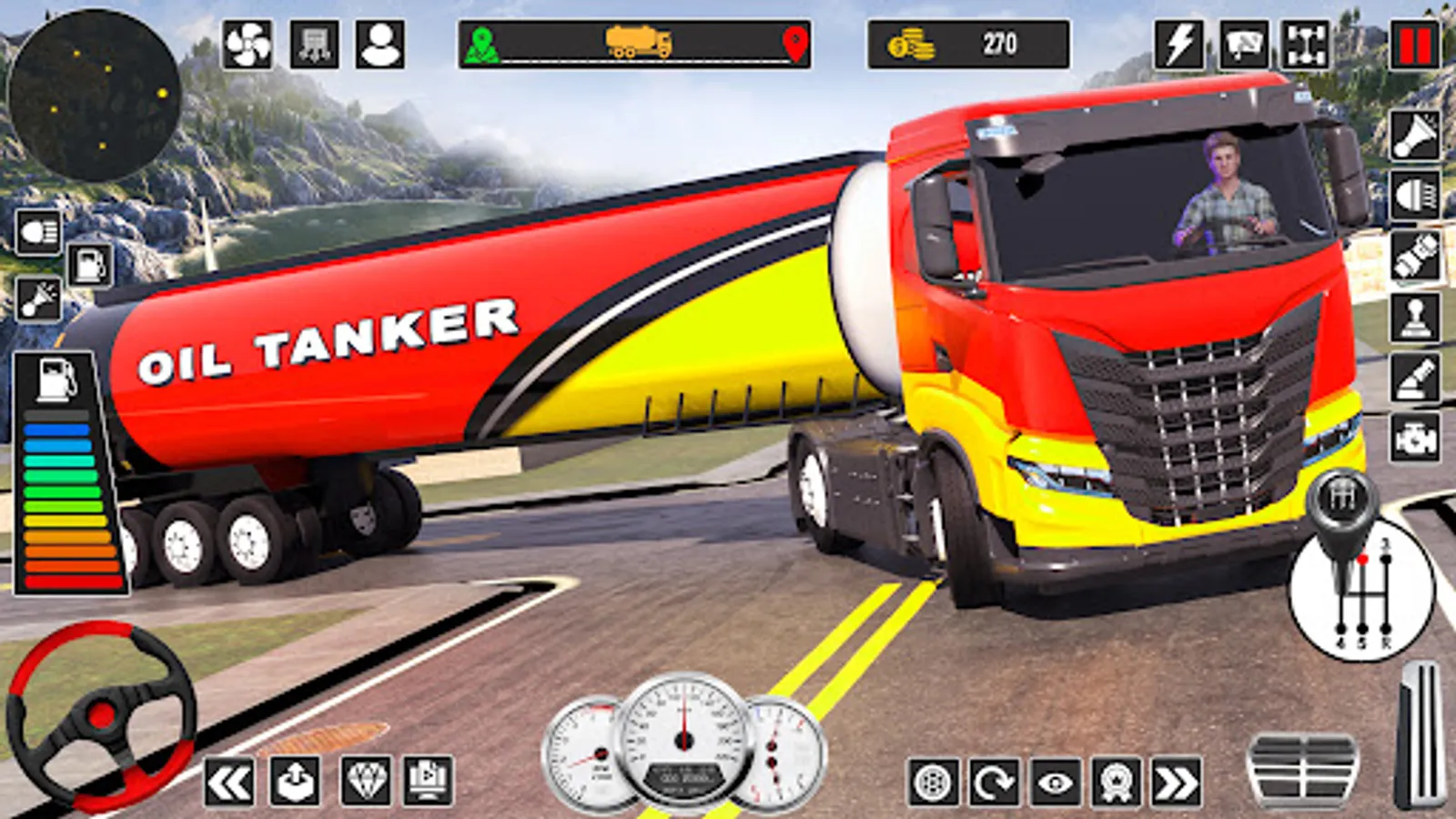1456x819 pixels.
Task: Reset truck with circular arrow icon
Action: click(x=994, y=783)
